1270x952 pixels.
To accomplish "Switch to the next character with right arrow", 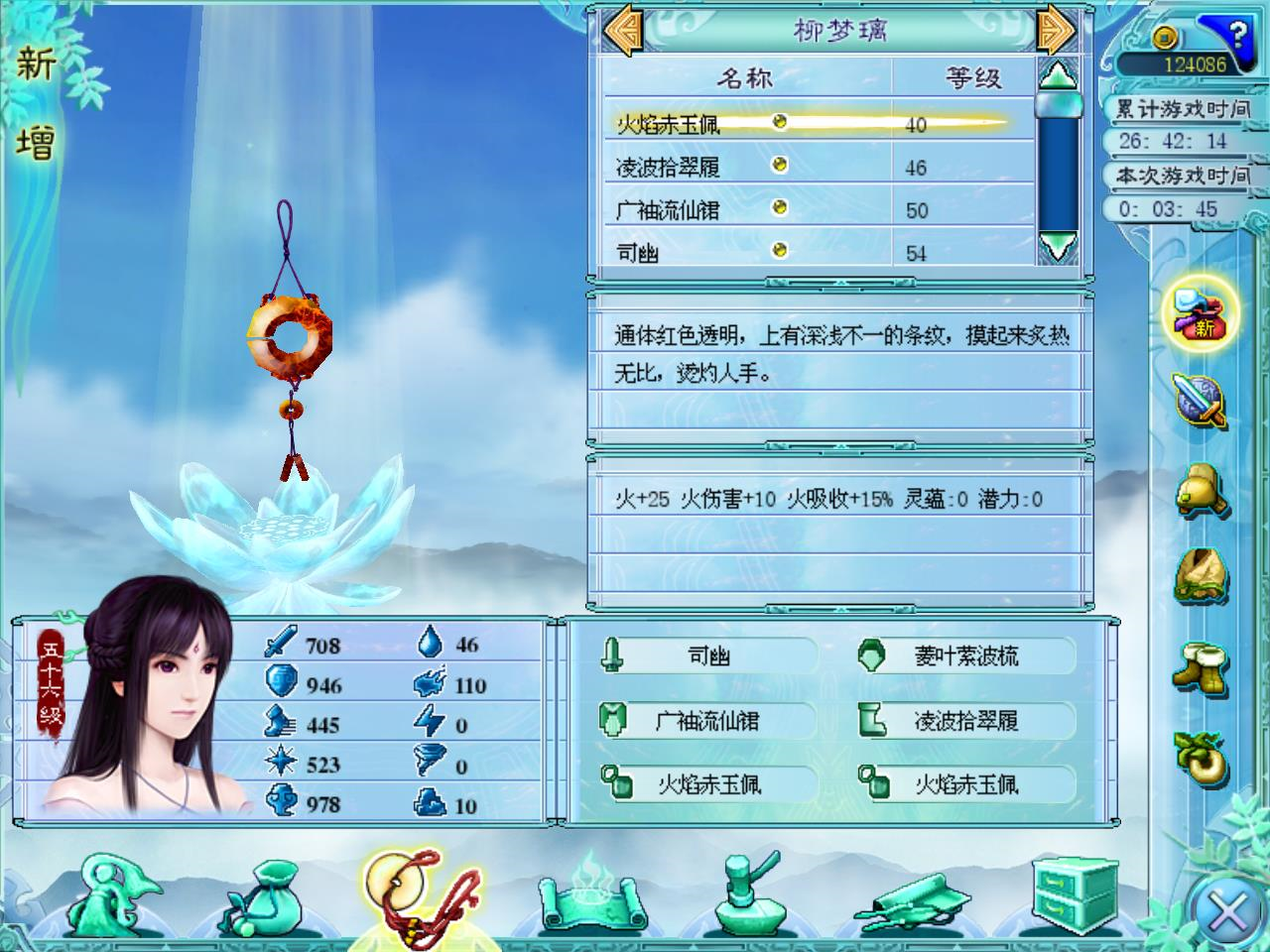I will tap(1056, 30).
